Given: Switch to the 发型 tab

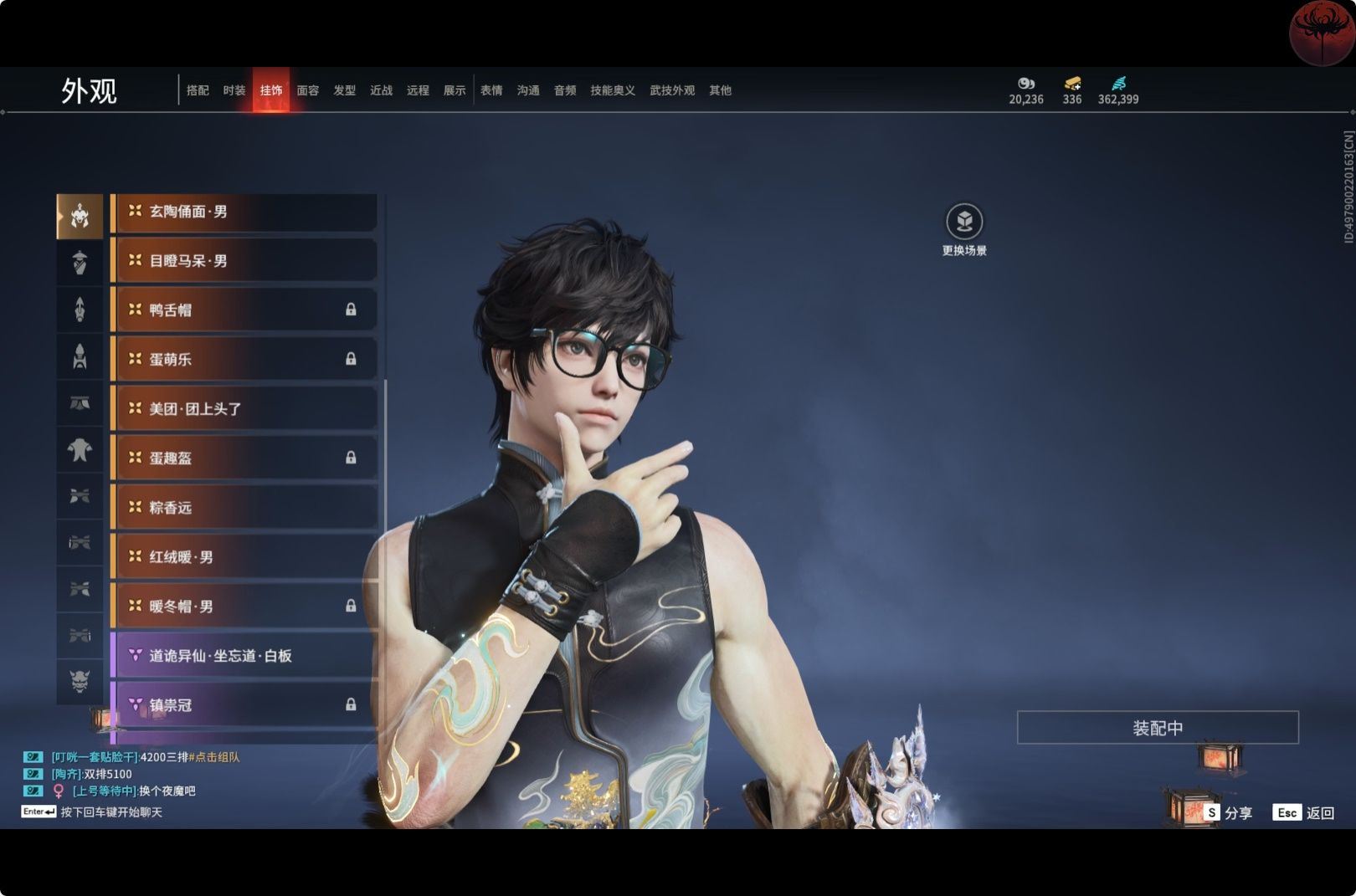Looking at the screenshot, I should 345,90.
